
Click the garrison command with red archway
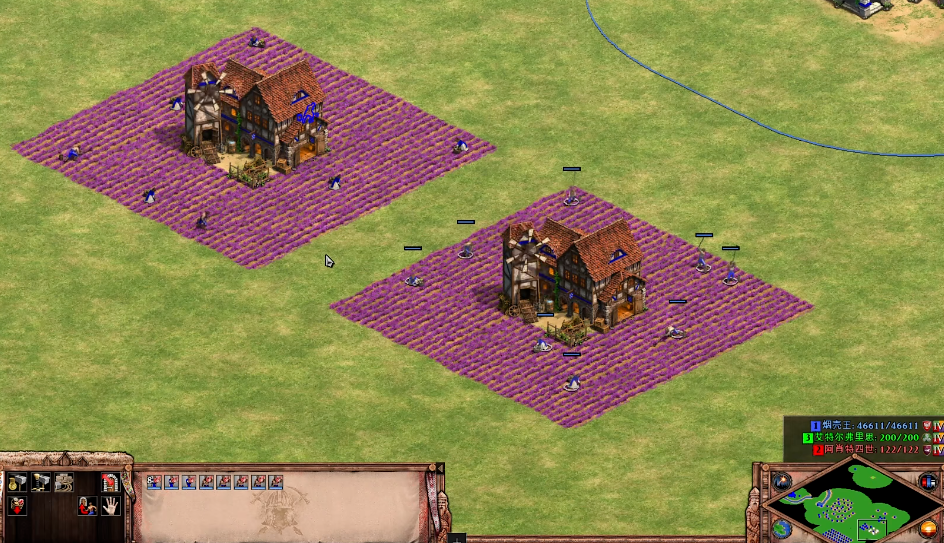point(110,482)
